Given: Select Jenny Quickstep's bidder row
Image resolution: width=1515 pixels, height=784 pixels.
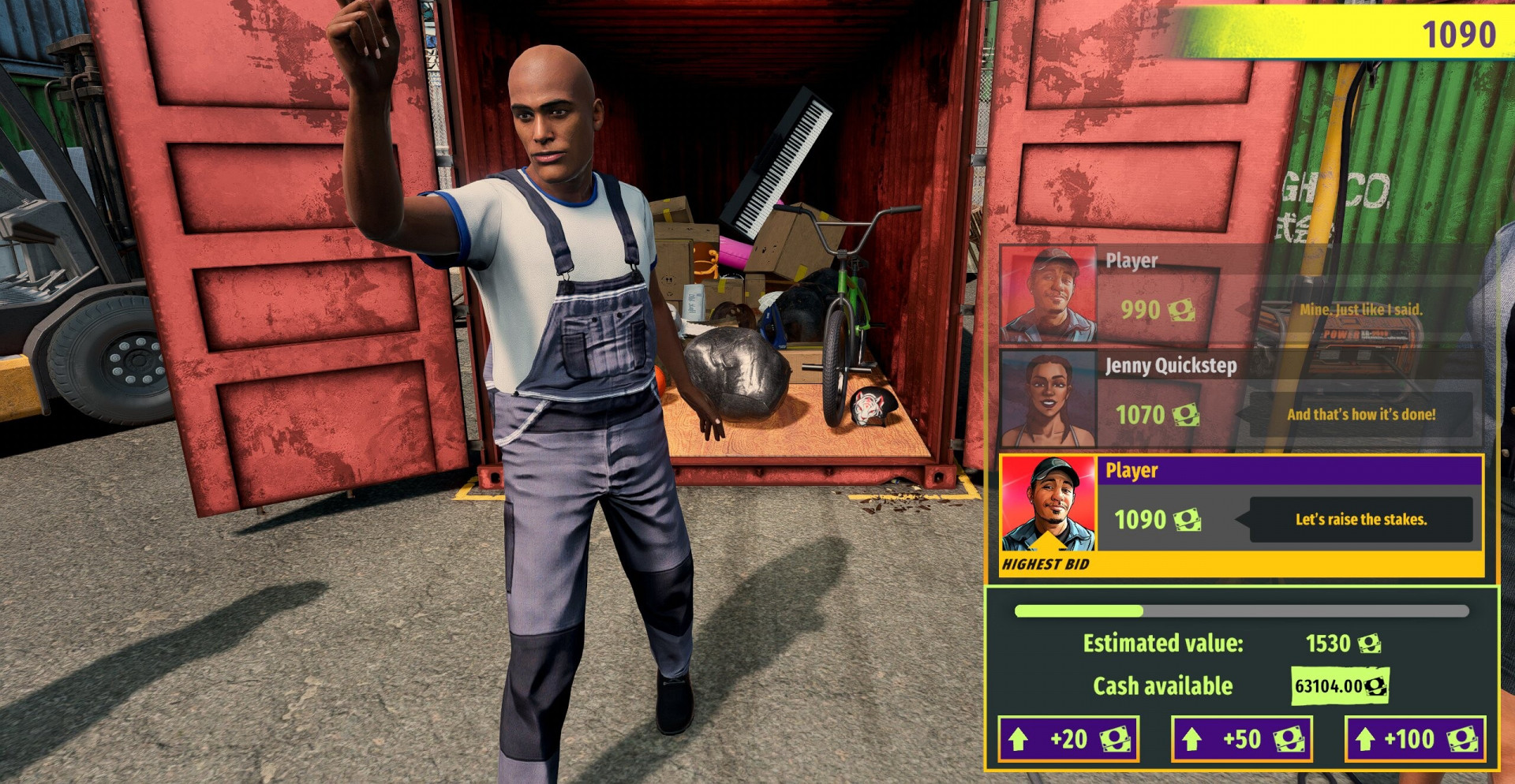Looking at the screenshot, I should coord(1241,400).
